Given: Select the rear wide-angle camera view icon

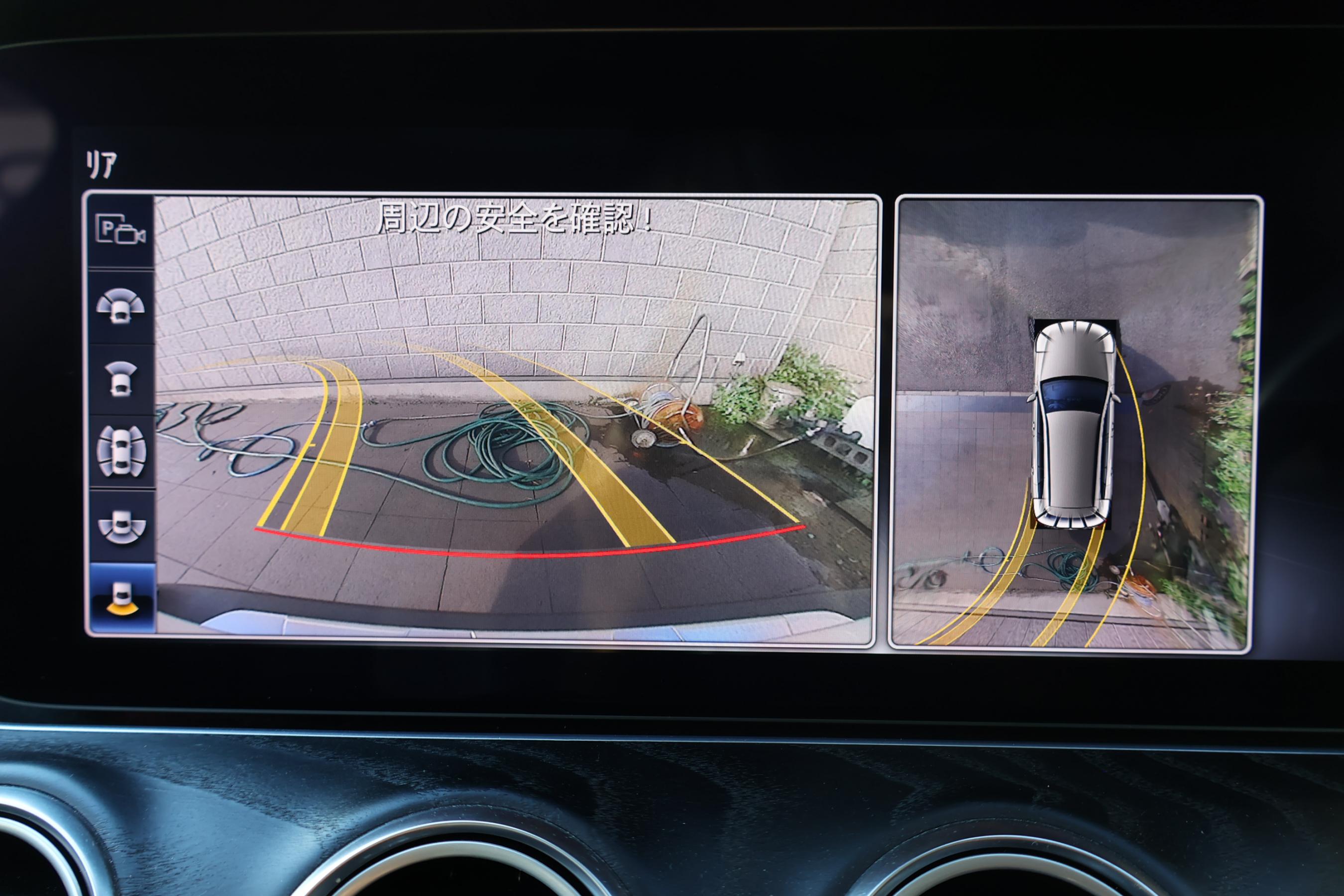Looking at the screenshot, I should [120, 526].
